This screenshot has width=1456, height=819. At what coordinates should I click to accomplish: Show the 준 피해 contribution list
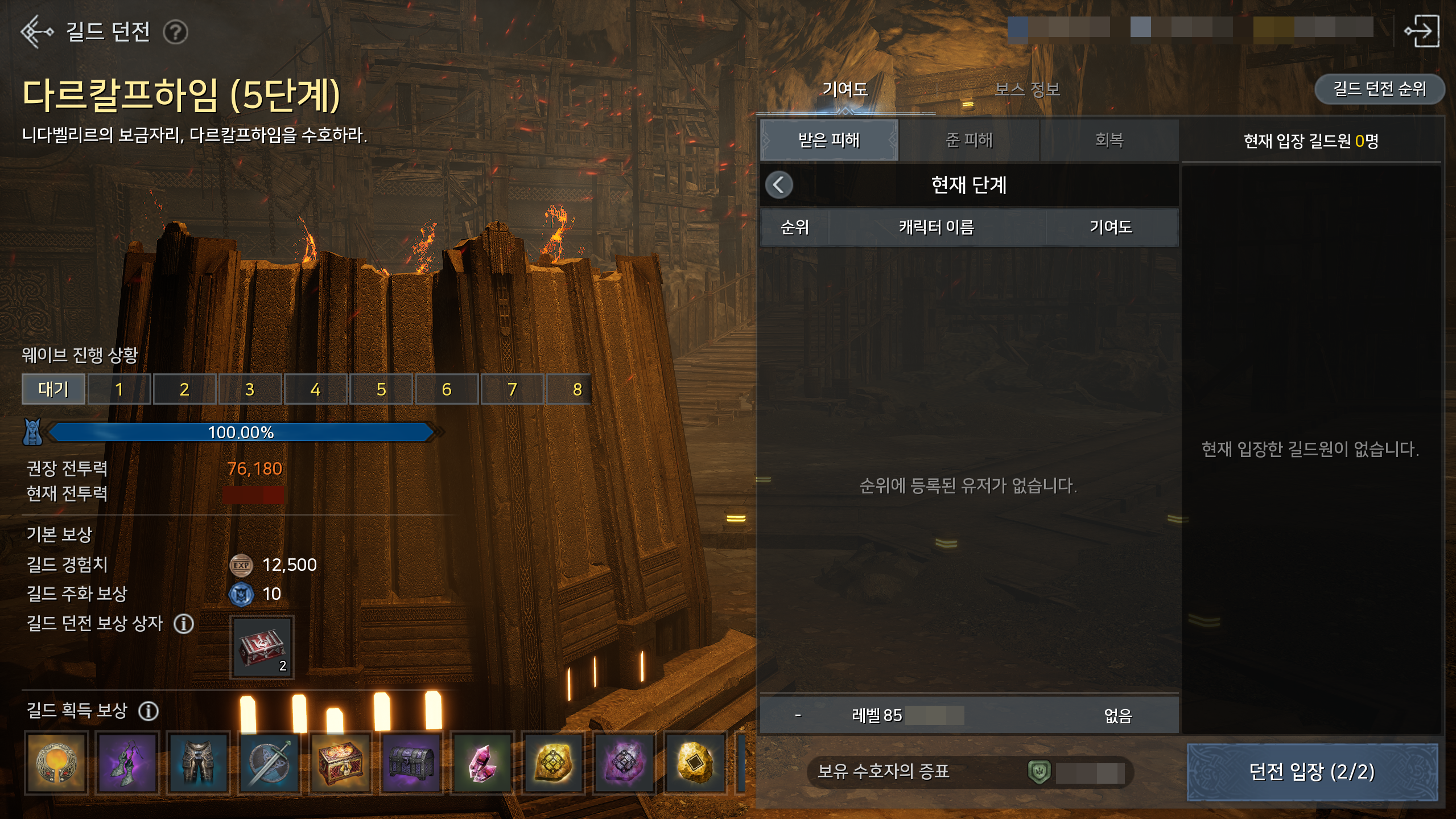pyautogui.click(x=969, y=140)
